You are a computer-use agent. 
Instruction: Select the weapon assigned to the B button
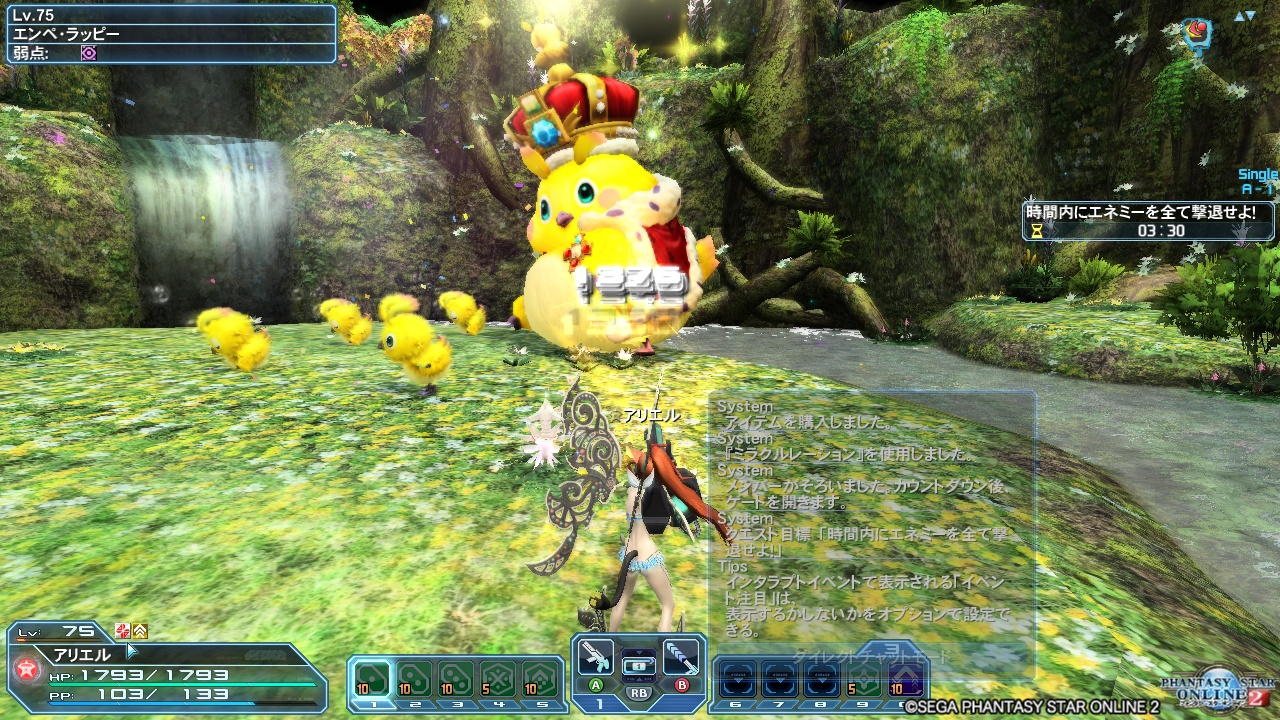pyautogui.click(x=681, y=657)
